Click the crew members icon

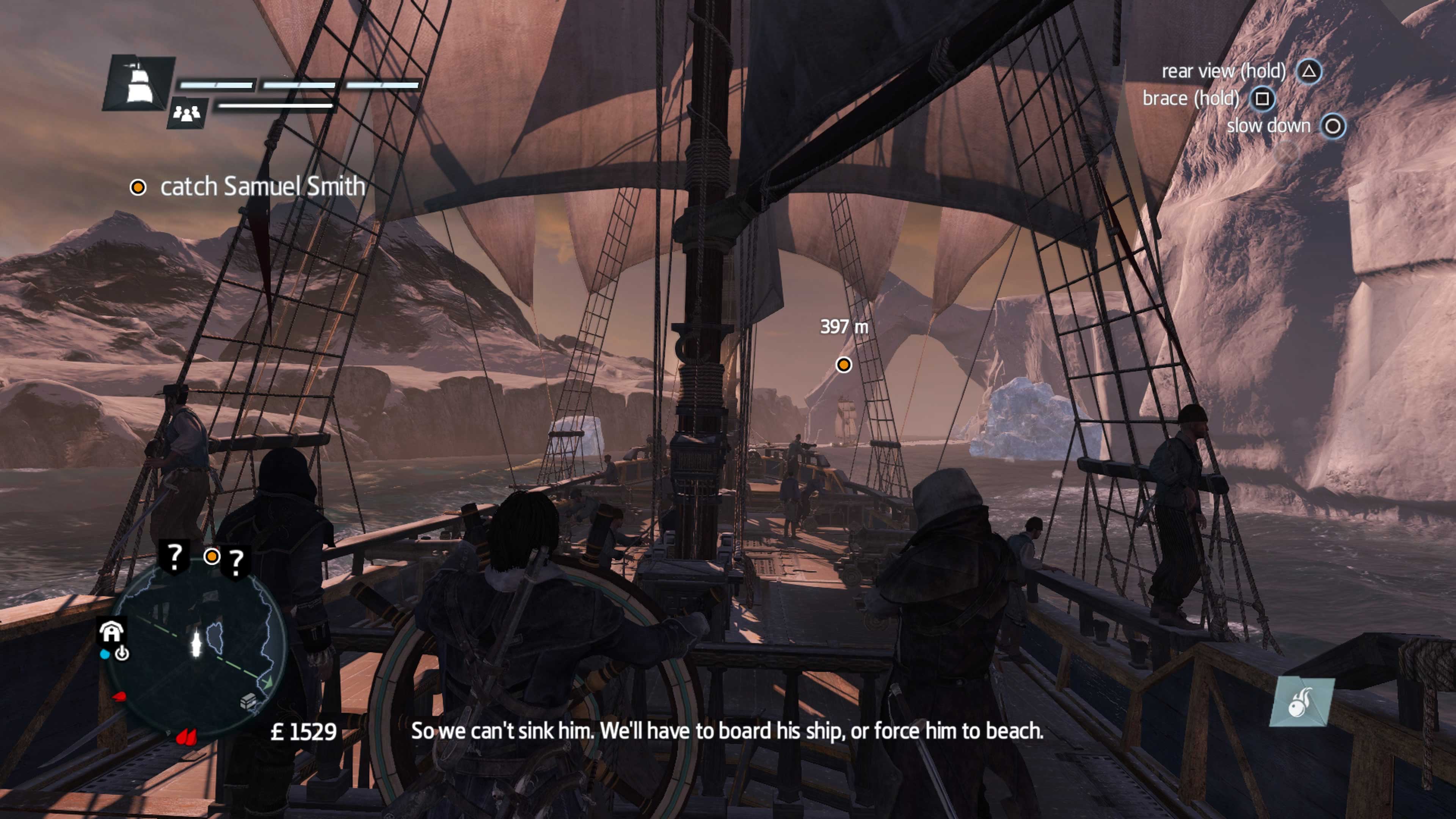coord(187,113)
